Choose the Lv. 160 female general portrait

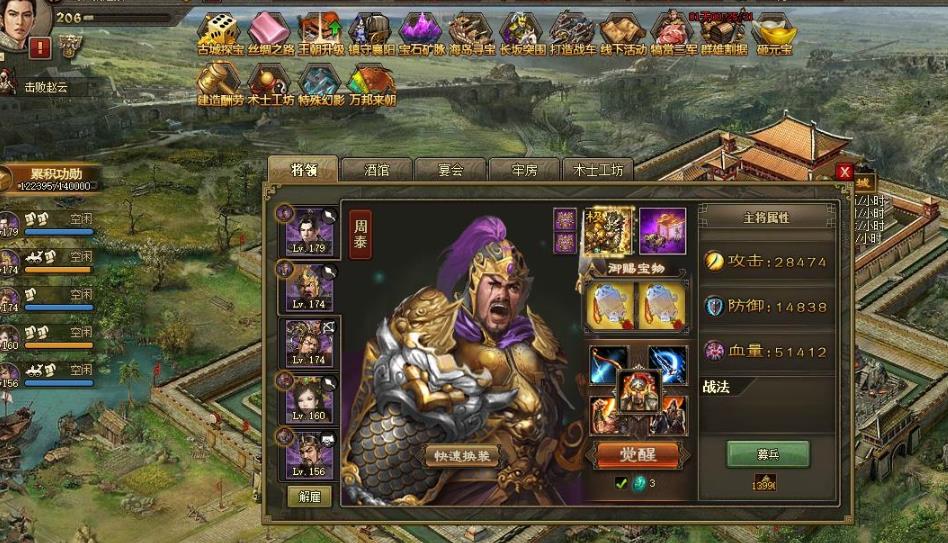point(309,399)
